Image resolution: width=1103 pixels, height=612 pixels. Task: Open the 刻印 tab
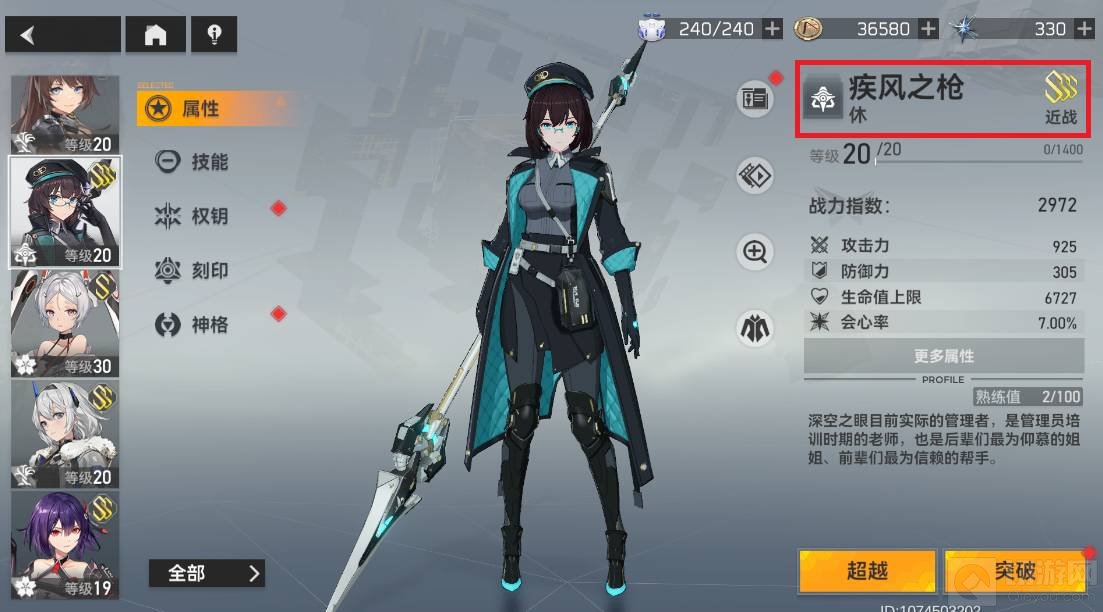coord(209,270)
